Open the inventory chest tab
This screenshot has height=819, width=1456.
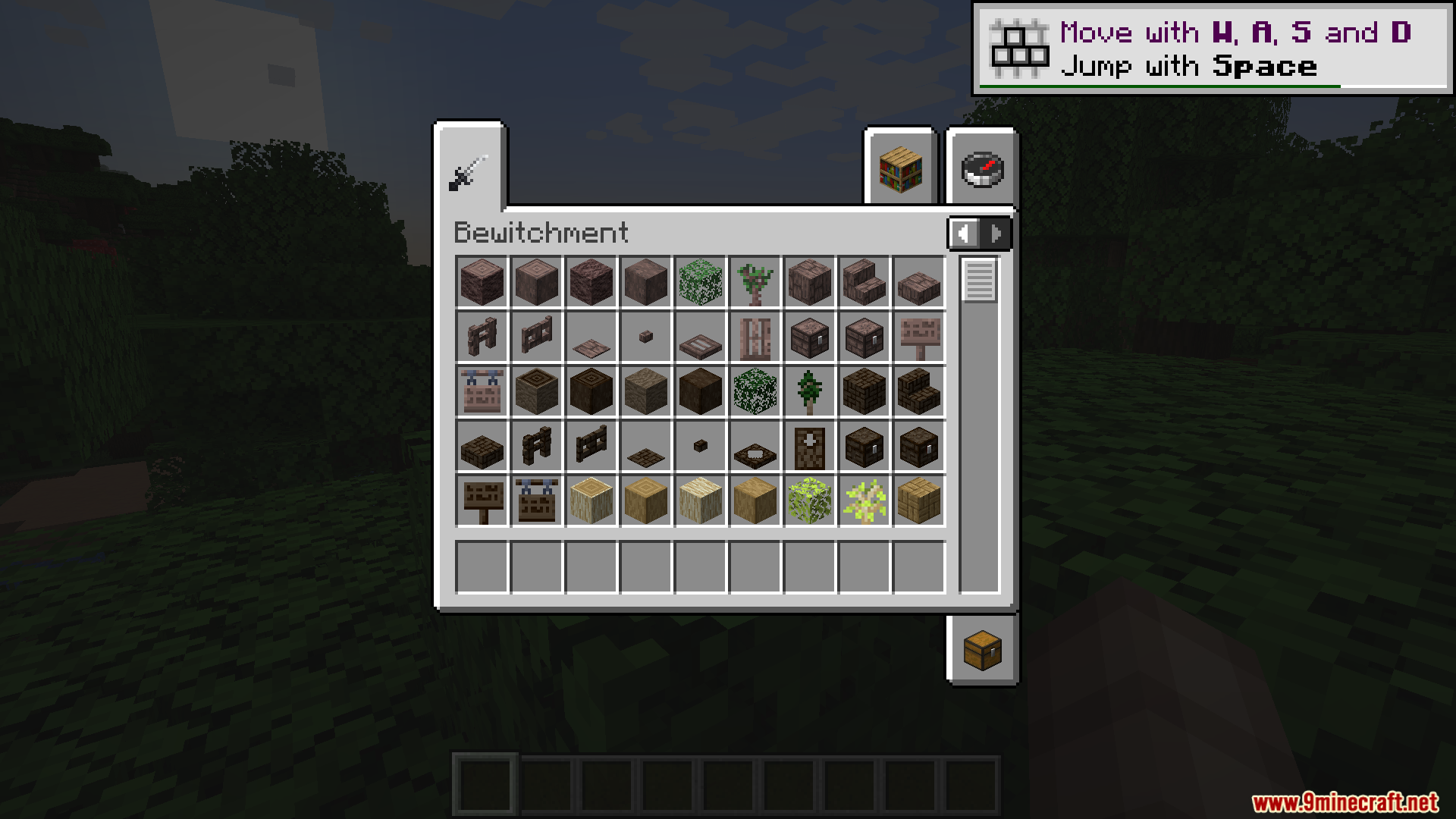[982, 651]
